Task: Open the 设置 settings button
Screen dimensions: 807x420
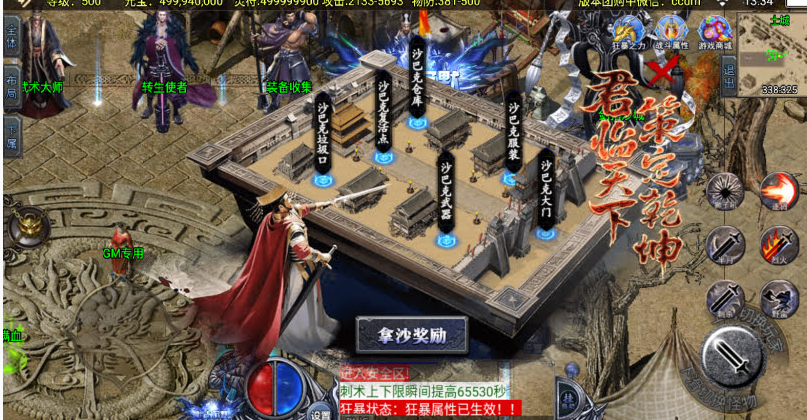Action: pos(320,412)
